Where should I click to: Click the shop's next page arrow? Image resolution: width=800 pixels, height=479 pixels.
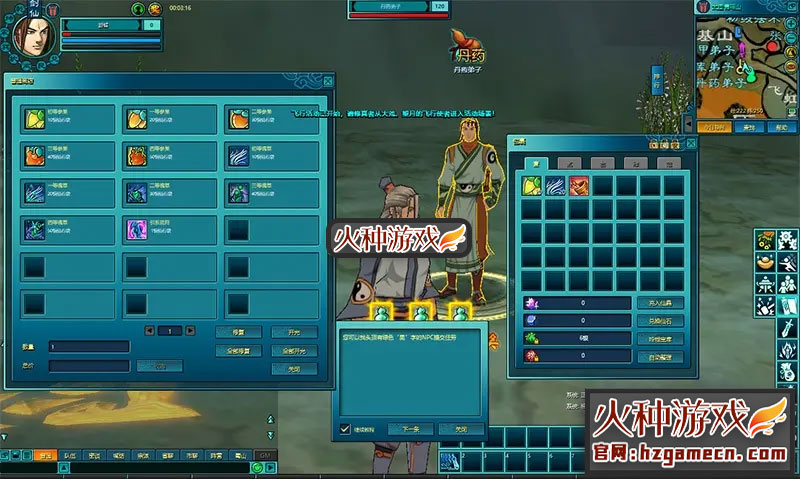[192, 331]
